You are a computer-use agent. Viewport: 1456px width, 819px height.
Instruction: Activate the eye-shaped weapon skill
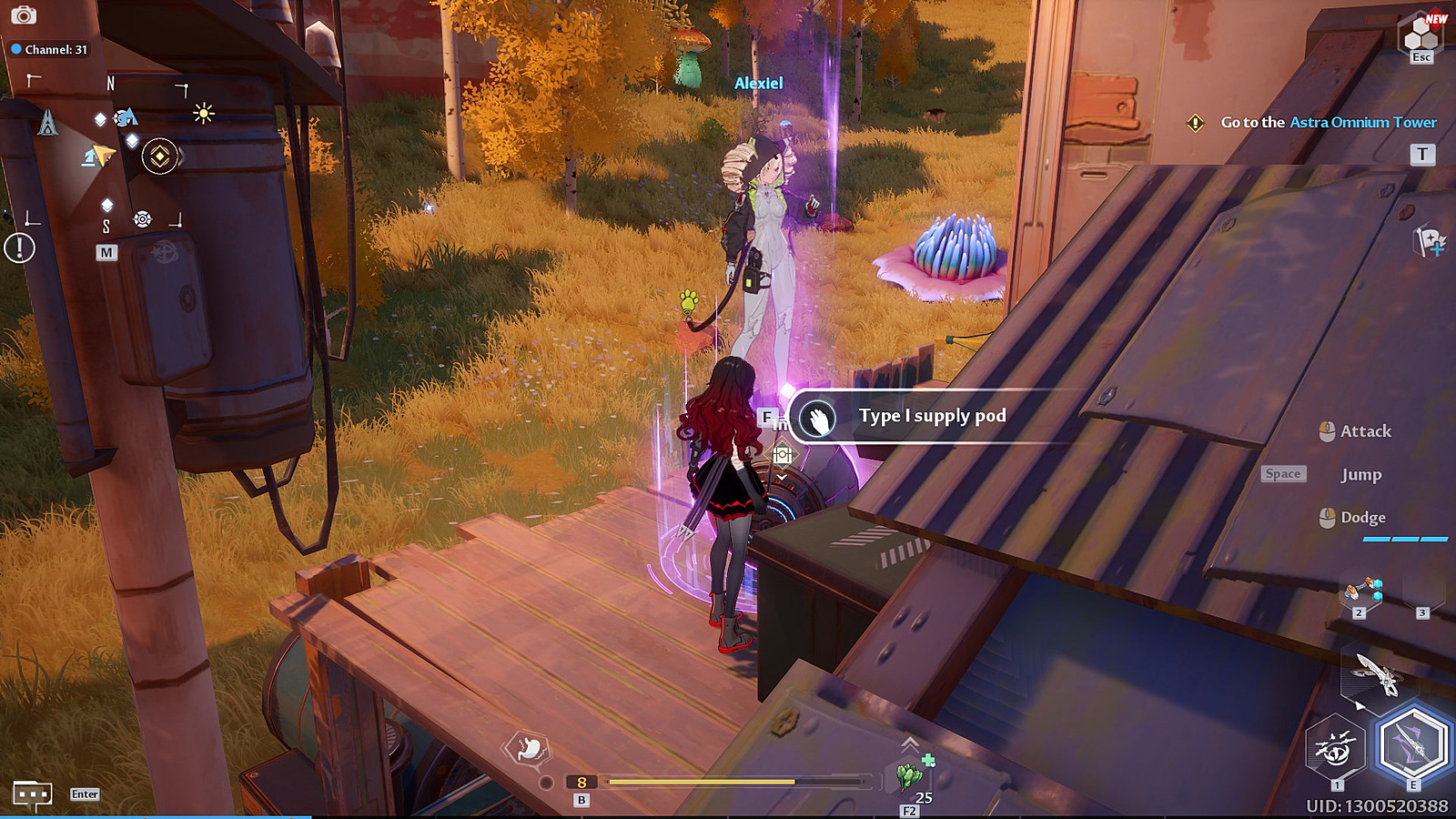pyautogui.click(x=1335, y=749)
